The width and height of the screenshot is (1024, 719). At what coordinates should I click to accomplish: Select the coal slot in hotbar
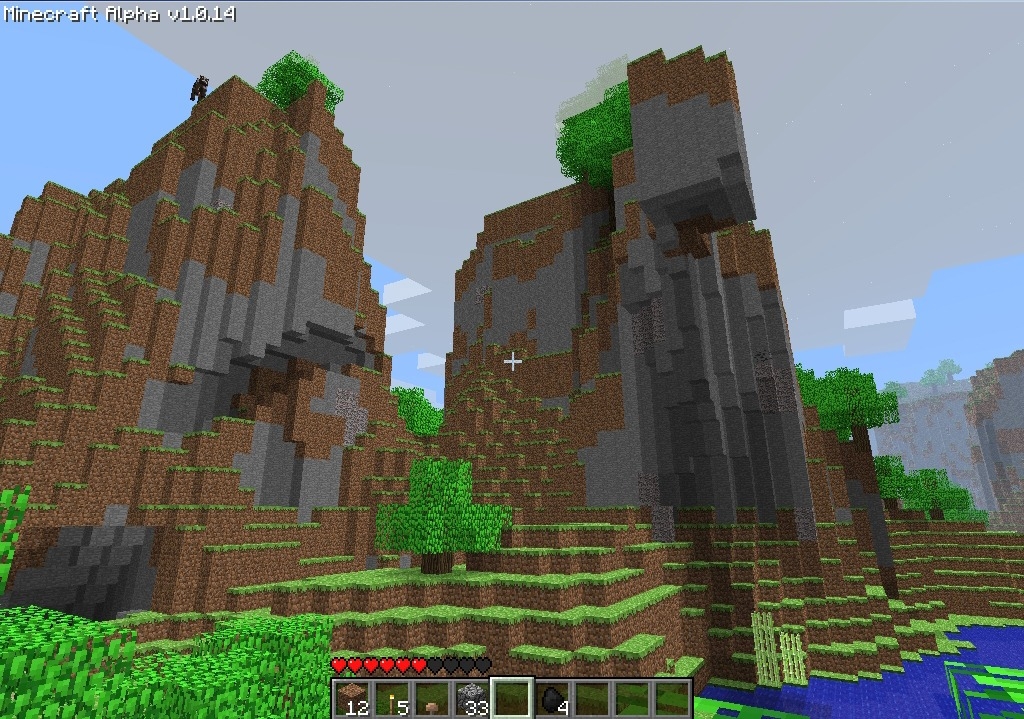tap(553, 699)
